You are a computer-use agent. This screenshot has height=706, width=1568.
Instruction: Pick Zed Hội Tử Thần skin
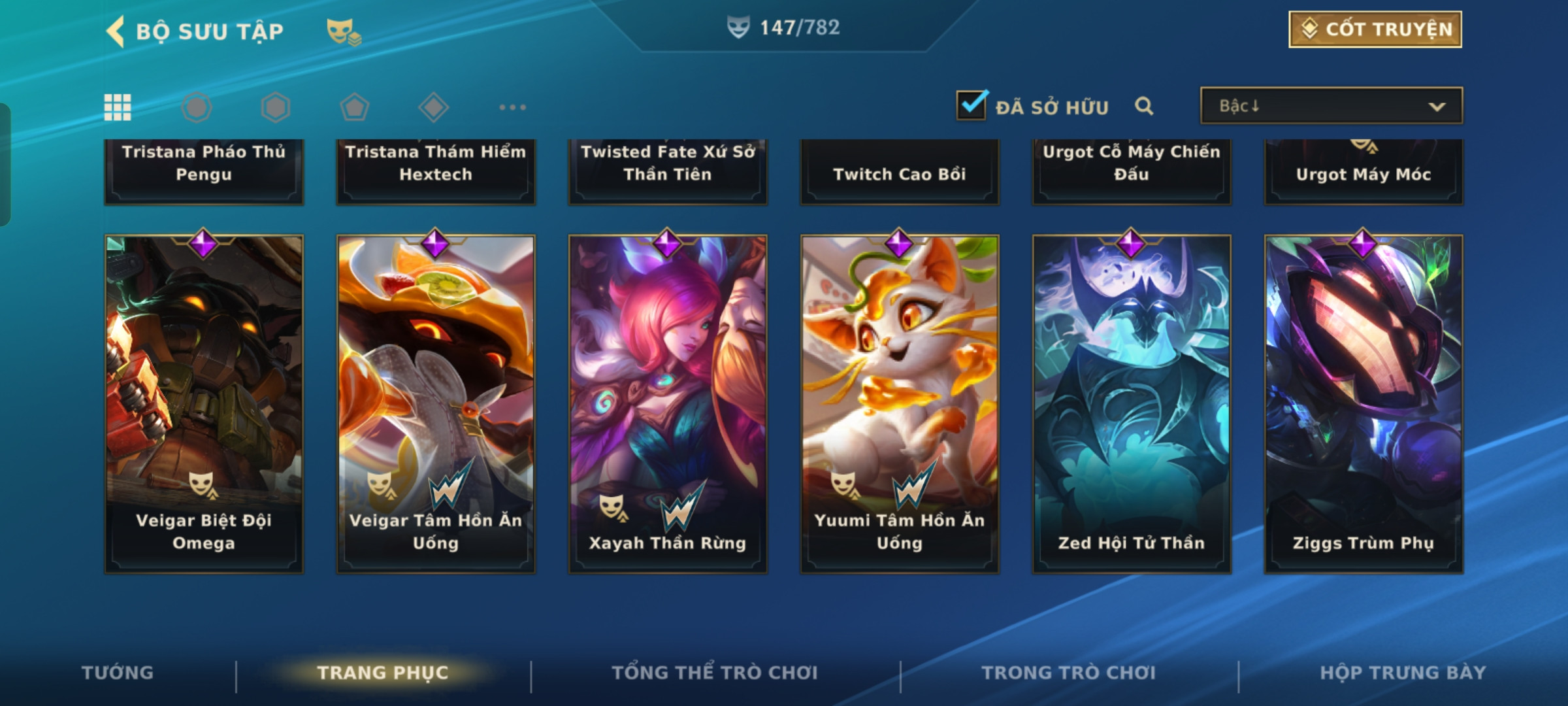1132,404
